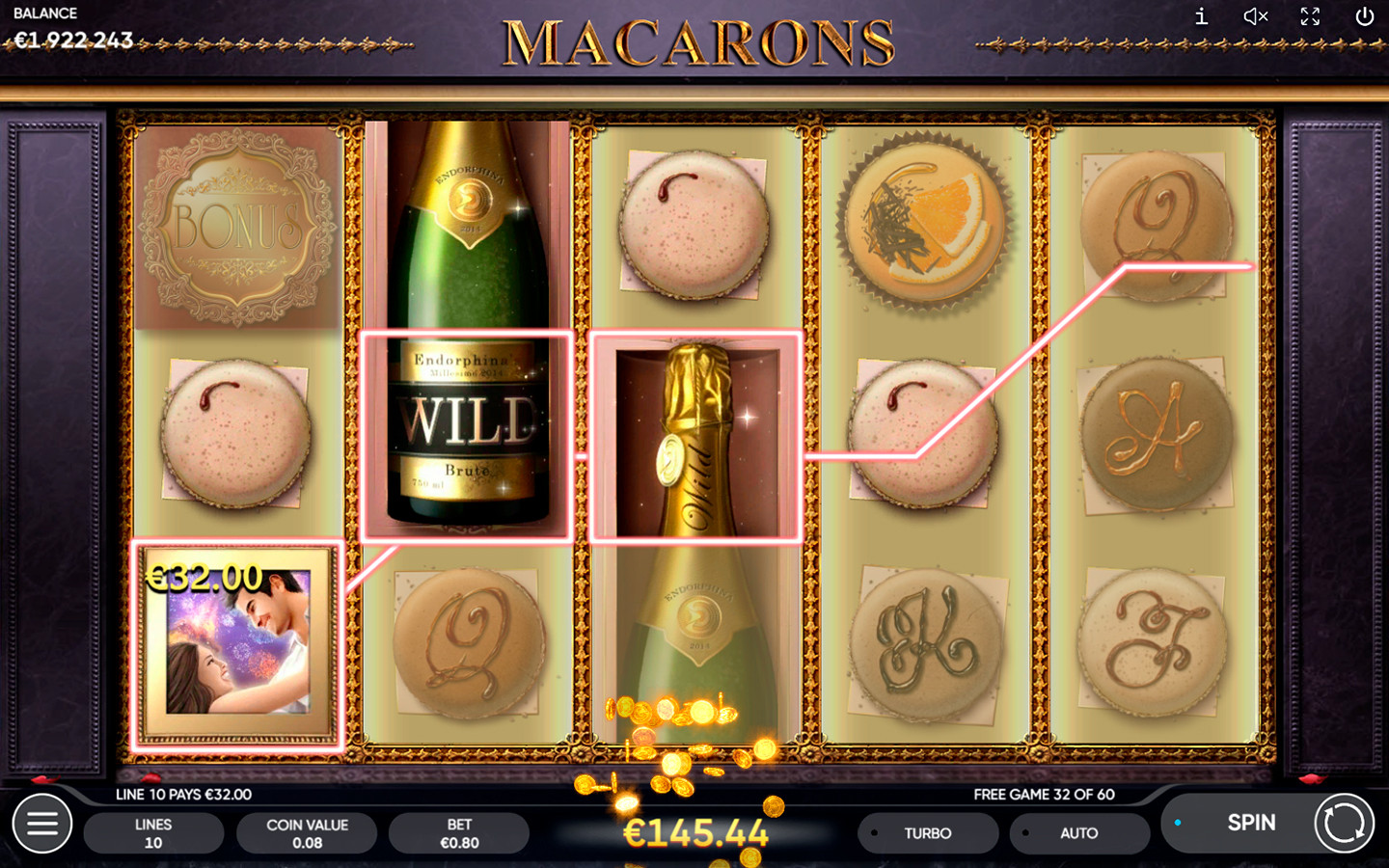Change the Lines setting

coord(153,833)
